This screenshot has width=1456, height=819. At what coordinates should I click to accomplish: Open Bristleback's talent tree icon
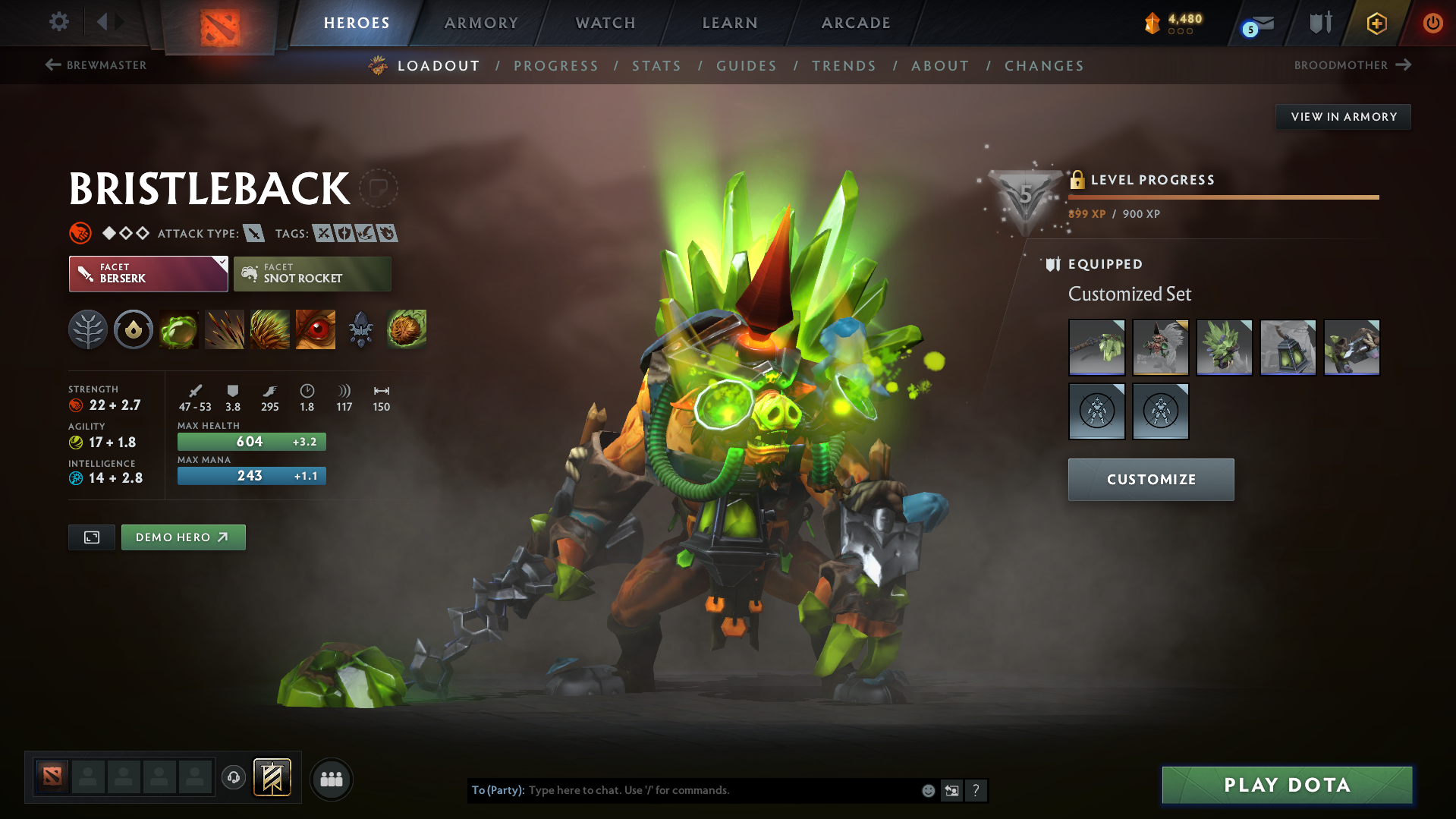point(88,329)
